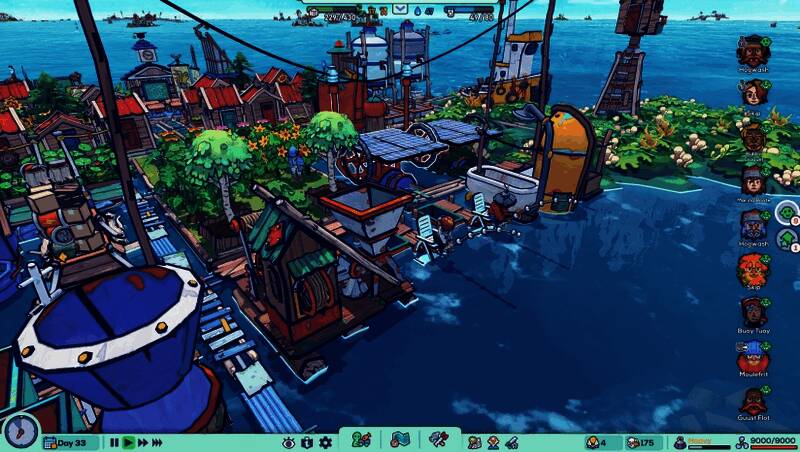Open the hammer and tools build tab

(438, 440)
